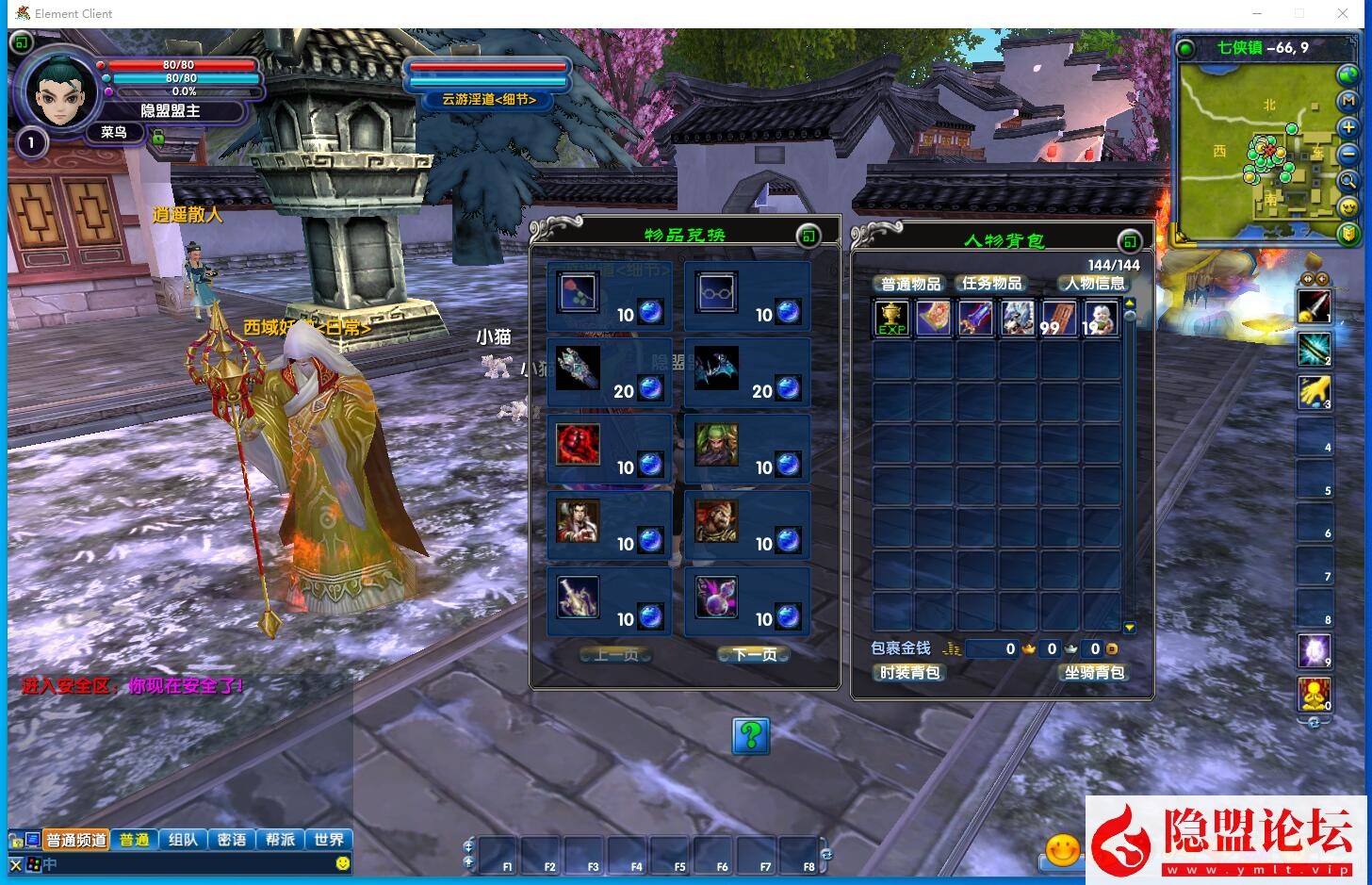
Task: Open the 时装背包 fashion bag
Action: [x=909, y=673]
